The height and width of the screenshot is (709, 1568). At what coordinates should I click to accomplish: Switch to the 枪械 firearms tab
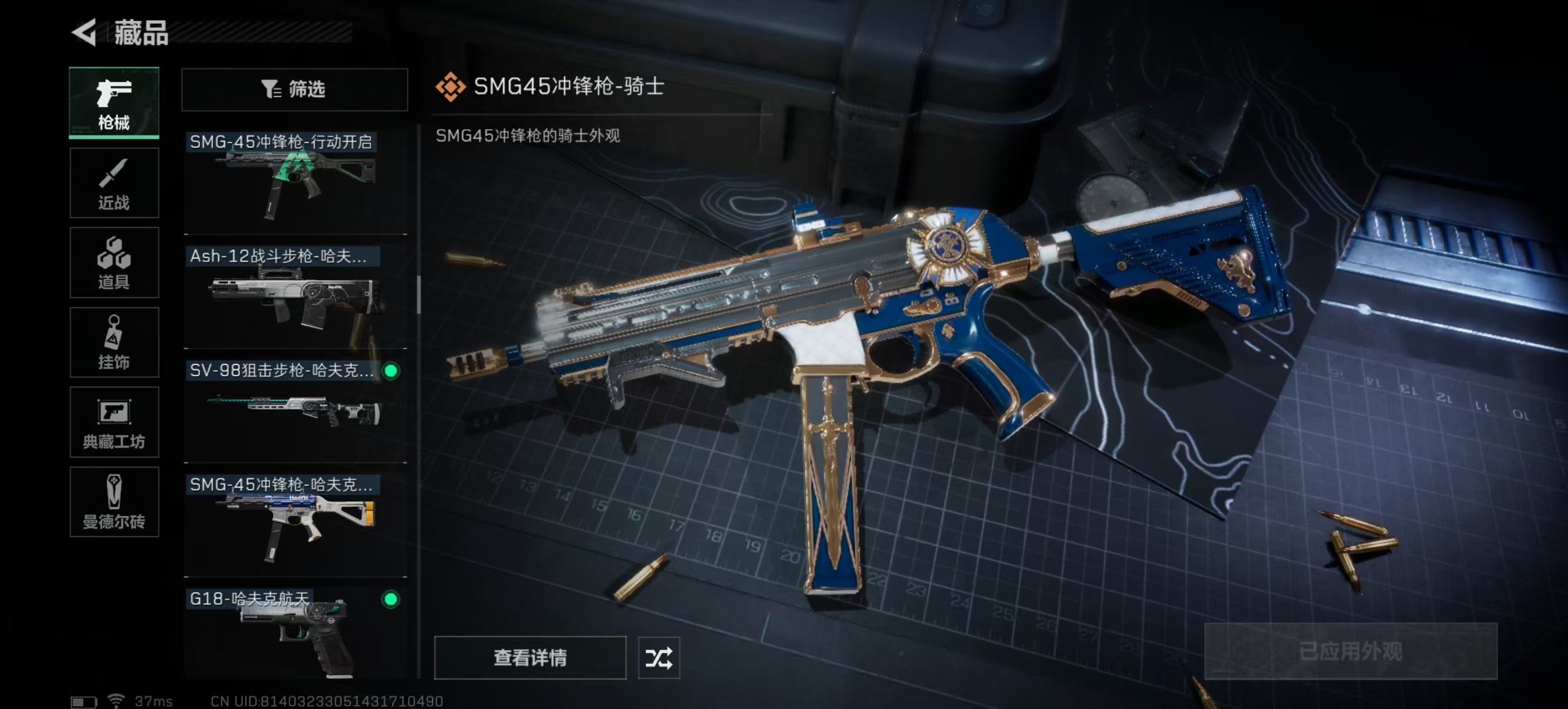(x=114, y=102)
